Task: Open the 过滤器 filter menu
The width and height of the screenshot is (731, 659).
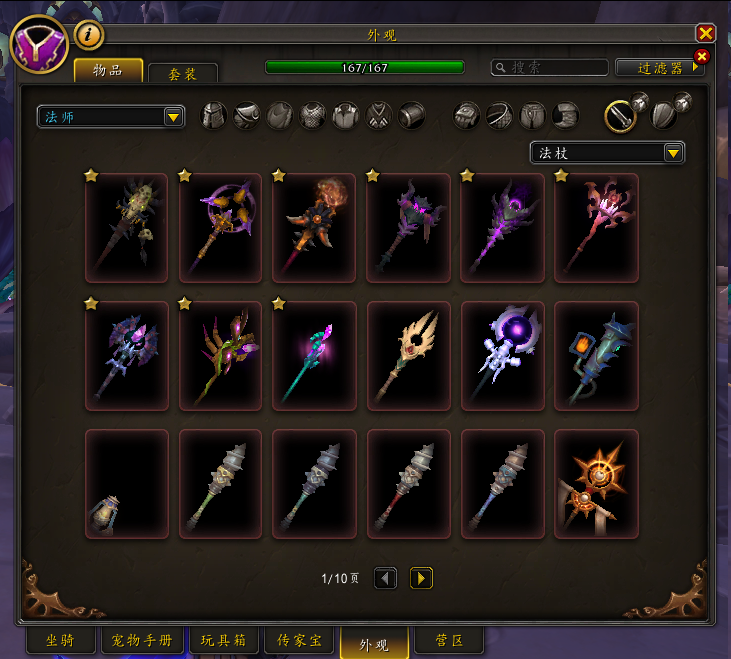Action: [x=661, y=68]
